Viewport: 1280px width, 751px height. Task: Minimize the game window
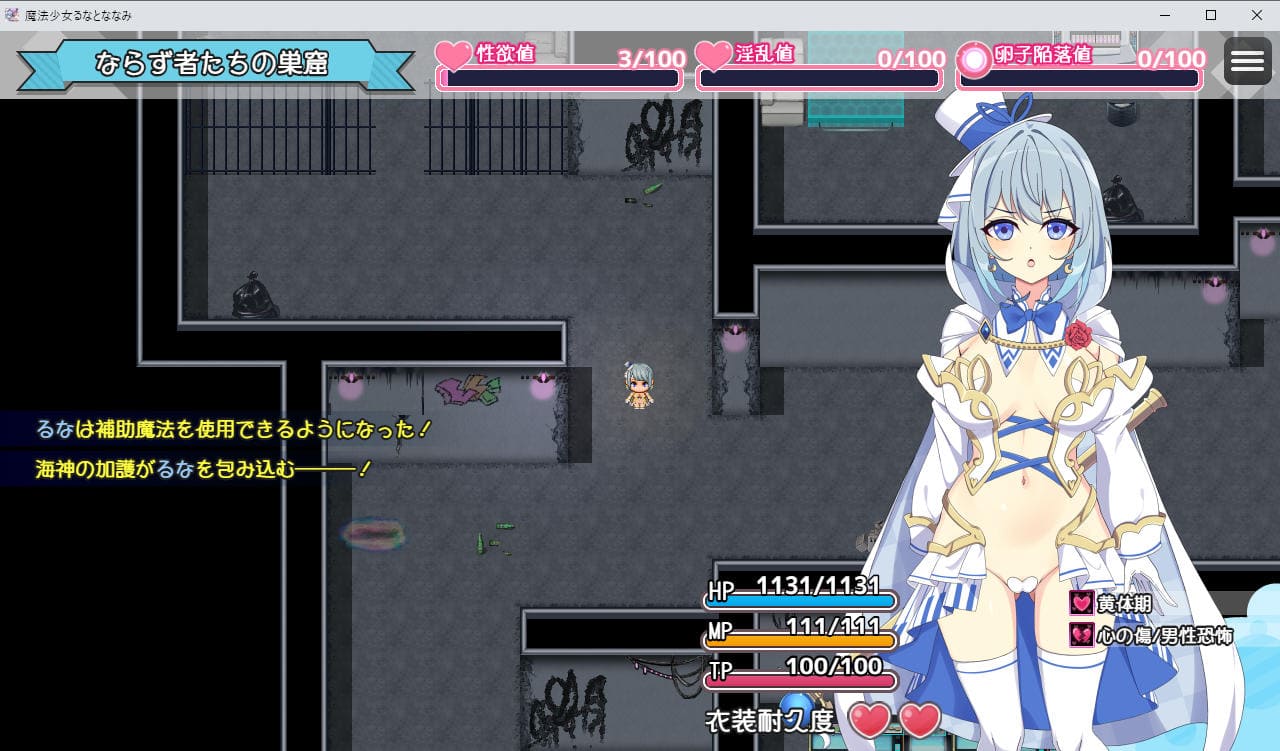pos(1164,15)
